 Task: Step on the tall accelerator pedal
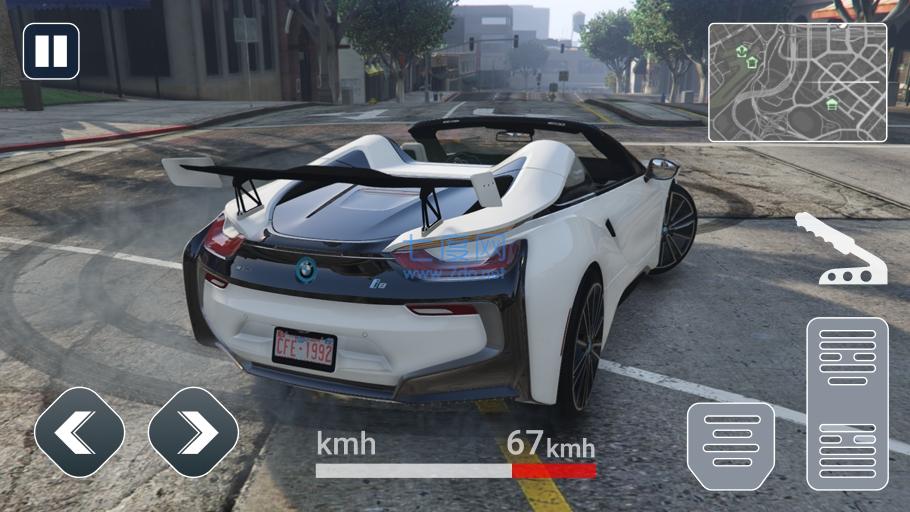(847, 403)
